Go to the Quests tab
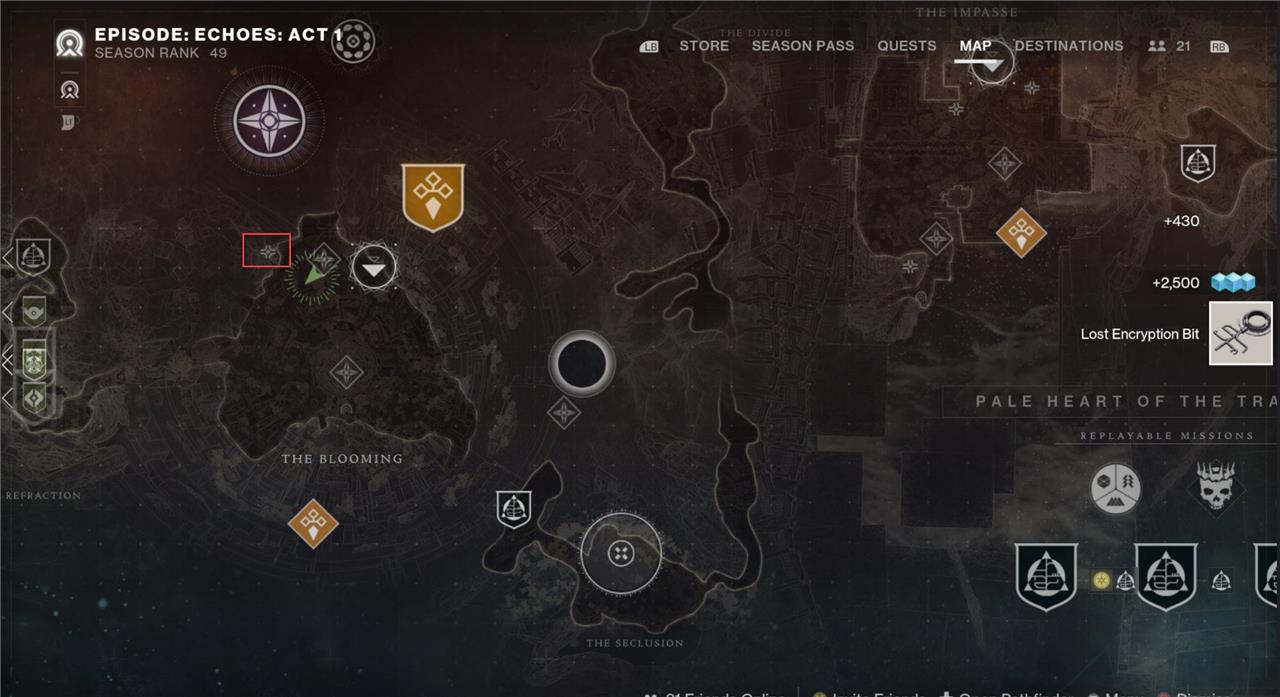Viewport: 1280px width, 697px height. pyautogui.click(x=906, y=46)
